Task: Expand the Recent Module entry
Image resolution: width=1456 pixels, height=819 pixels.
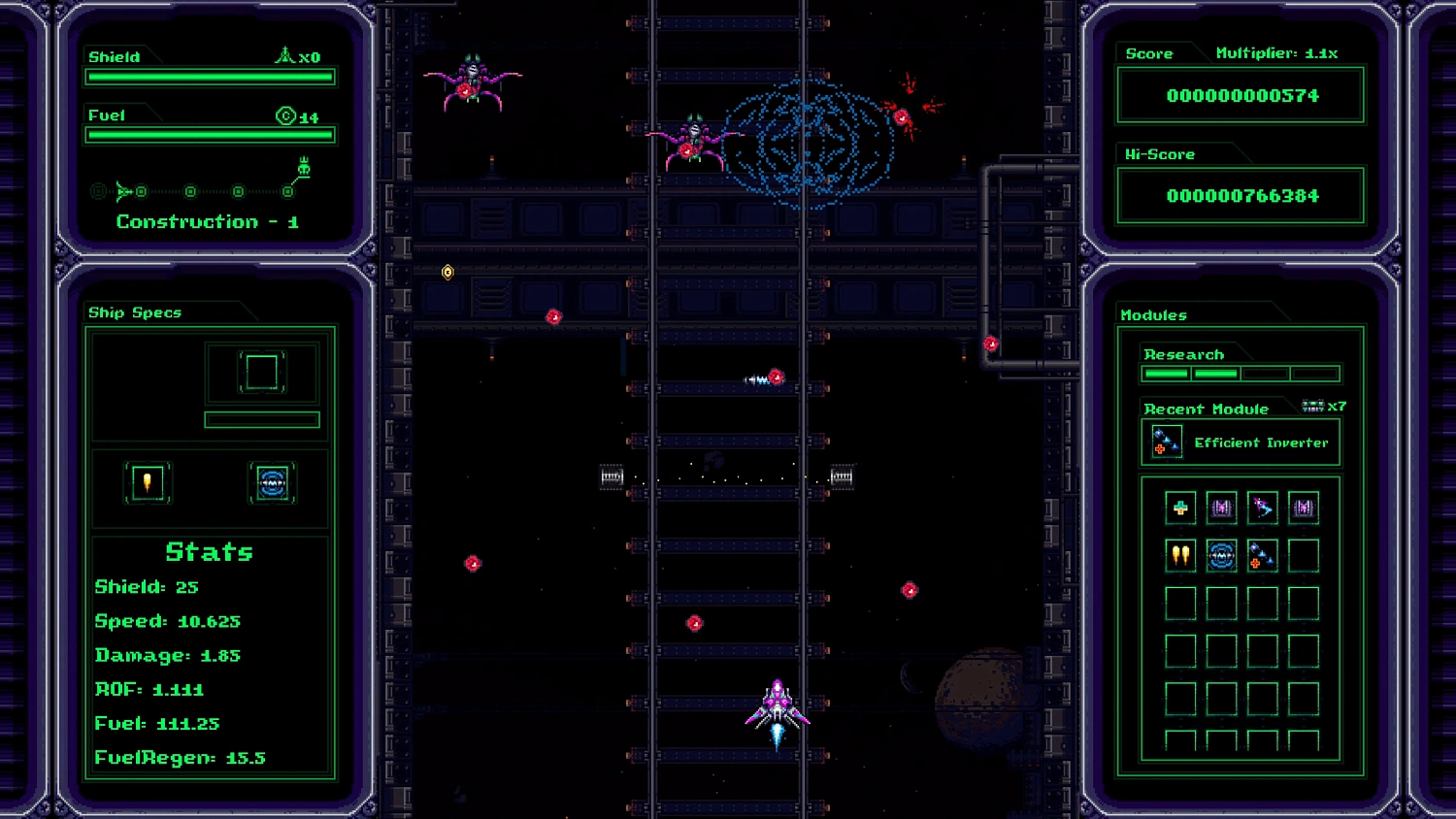Action: tap(1207, 409)
